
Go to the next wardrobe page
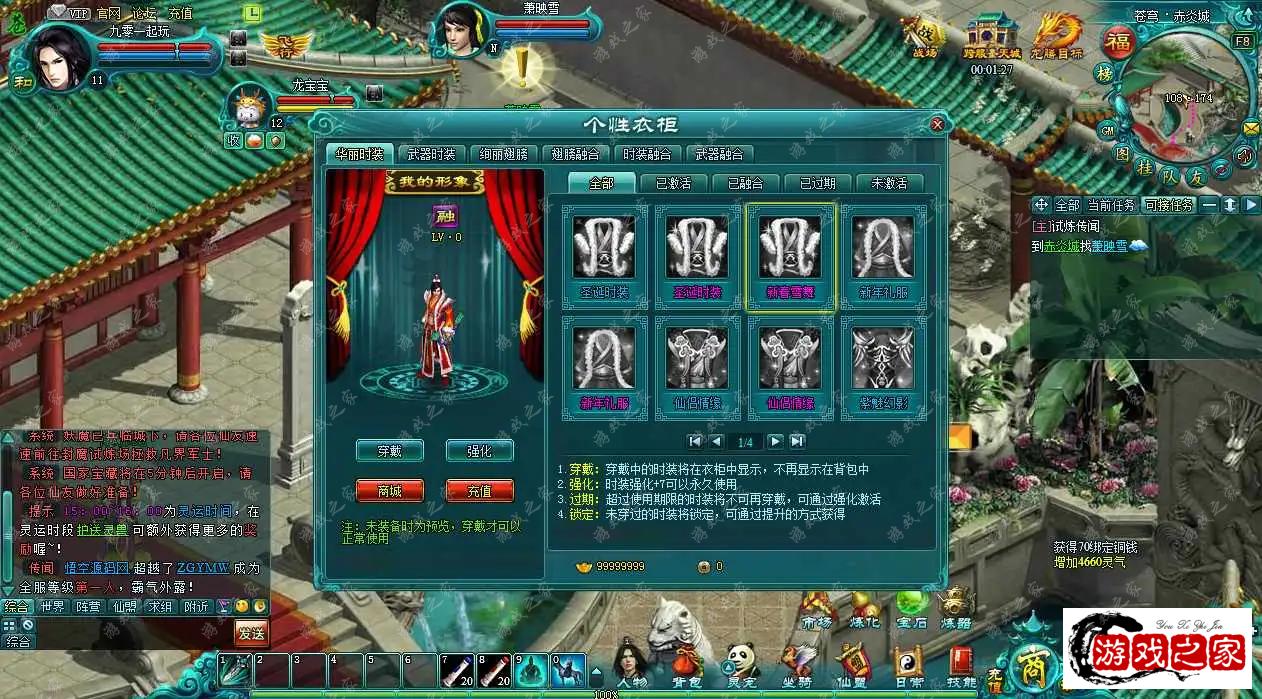[775, 441]
